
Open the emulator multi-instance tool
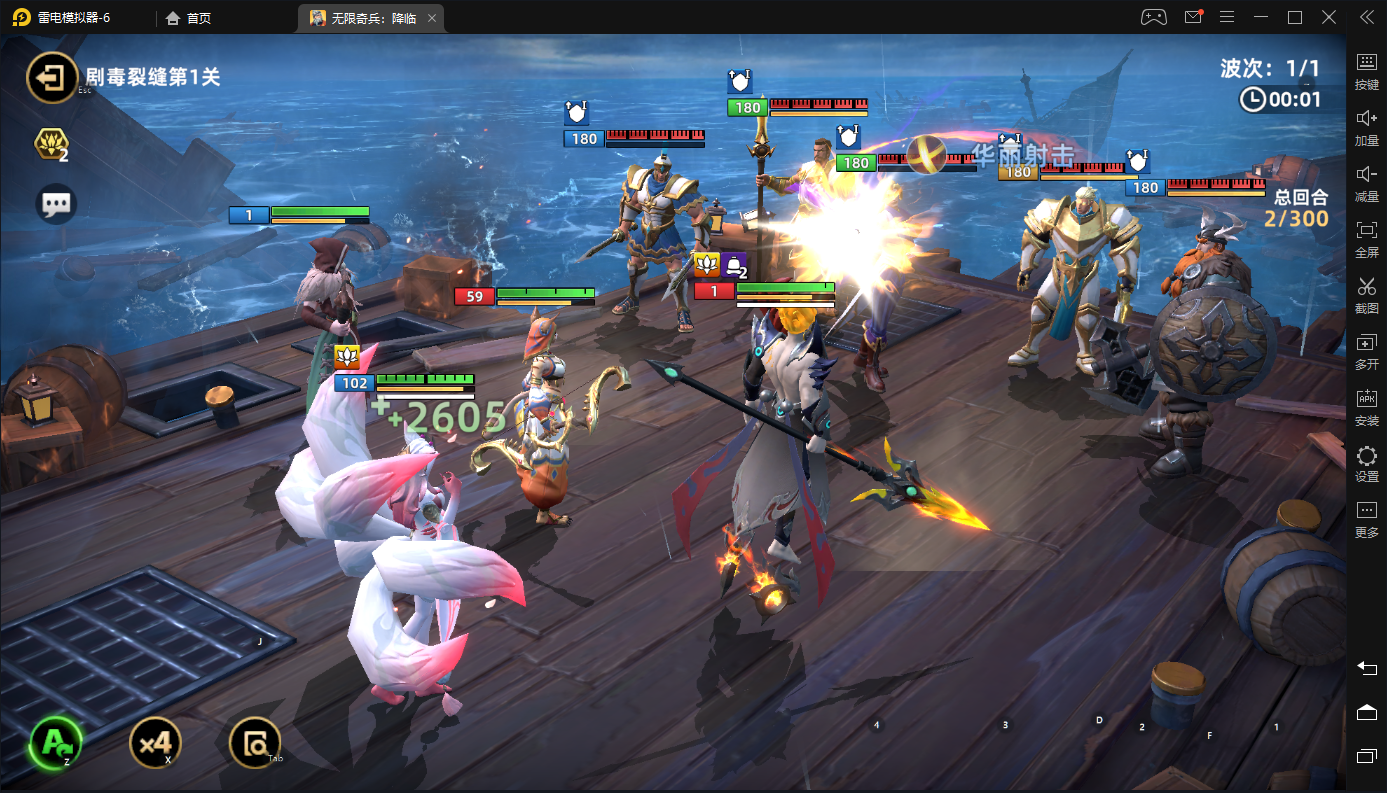click(x=1366, y=349)
